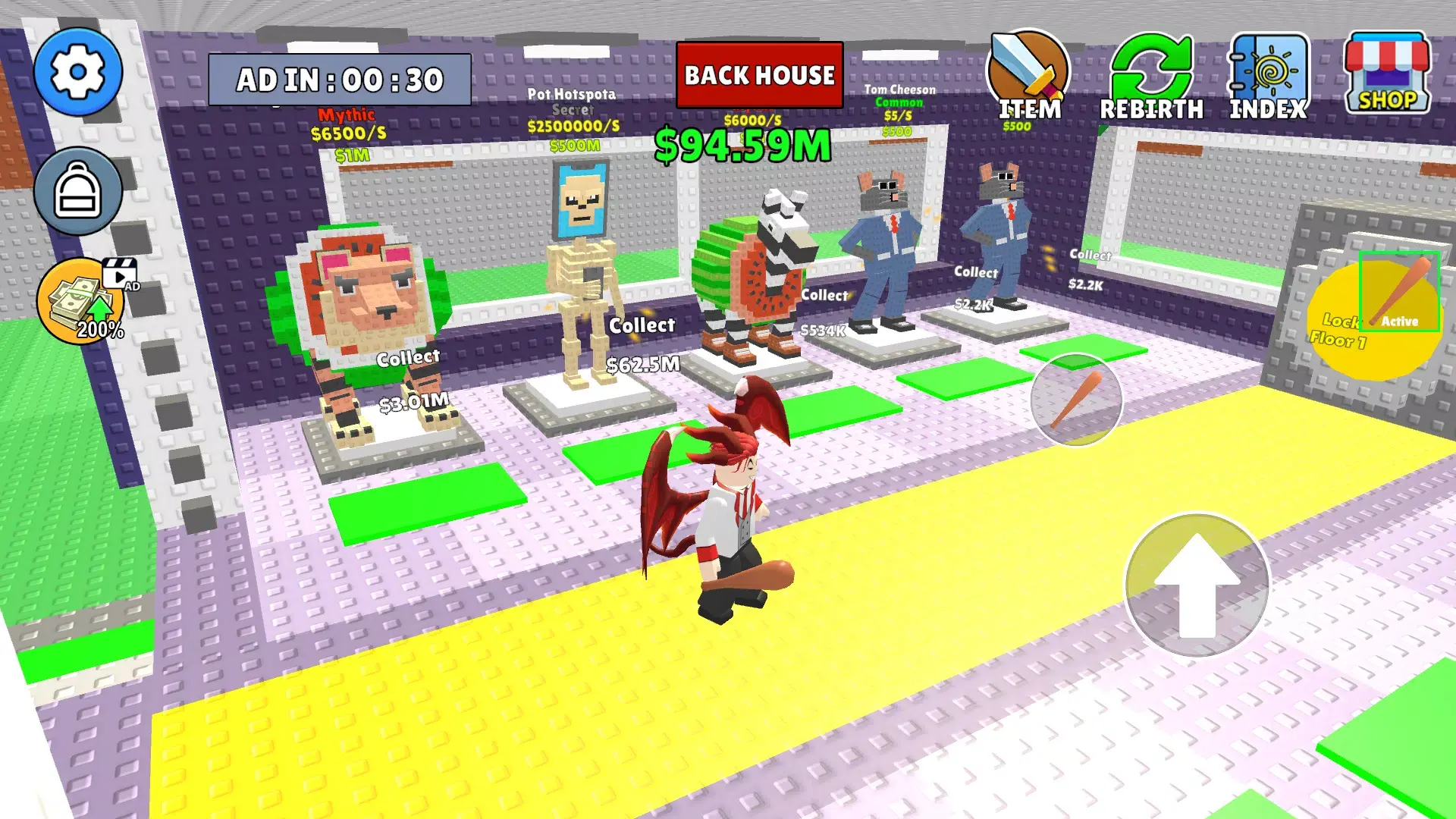Select the Active baseball bat slot
1456x819 pixels.
[x=1399, y=292]
